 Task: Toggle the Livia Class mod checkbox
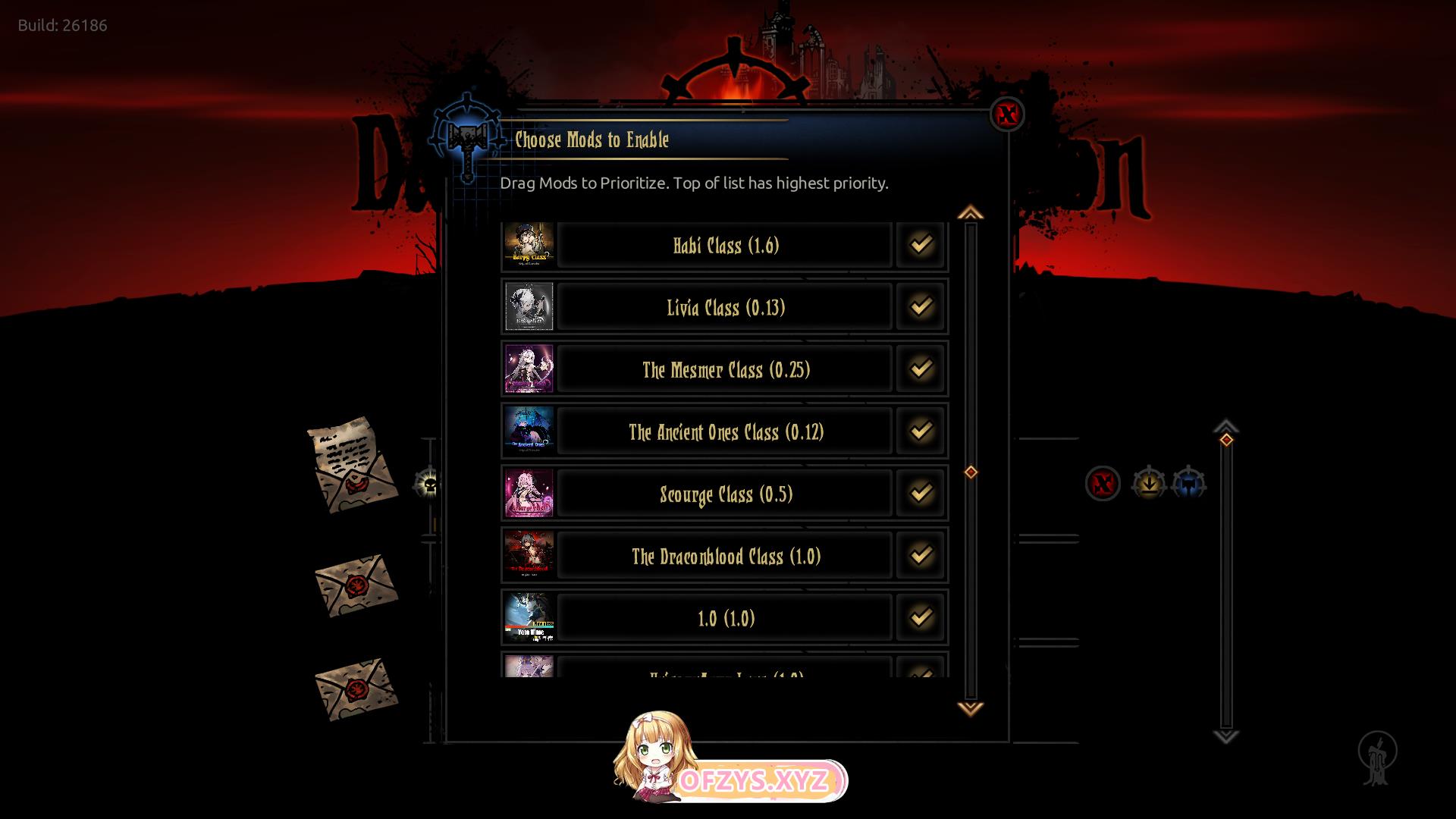pyautogui.click(x=921, y=306)
